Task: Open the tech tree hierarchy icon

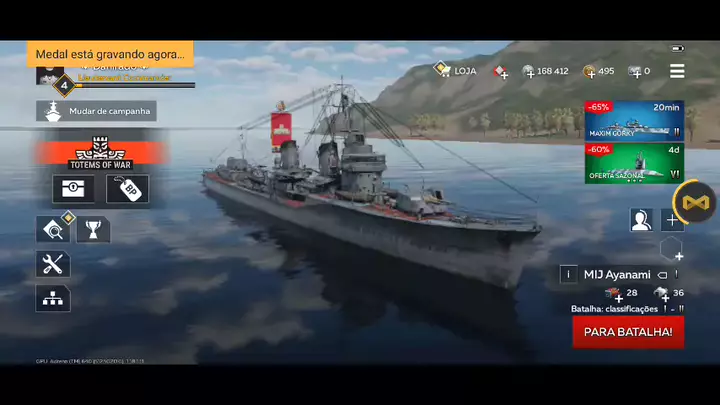Action: pyautogui.click(x=53, y=297)
